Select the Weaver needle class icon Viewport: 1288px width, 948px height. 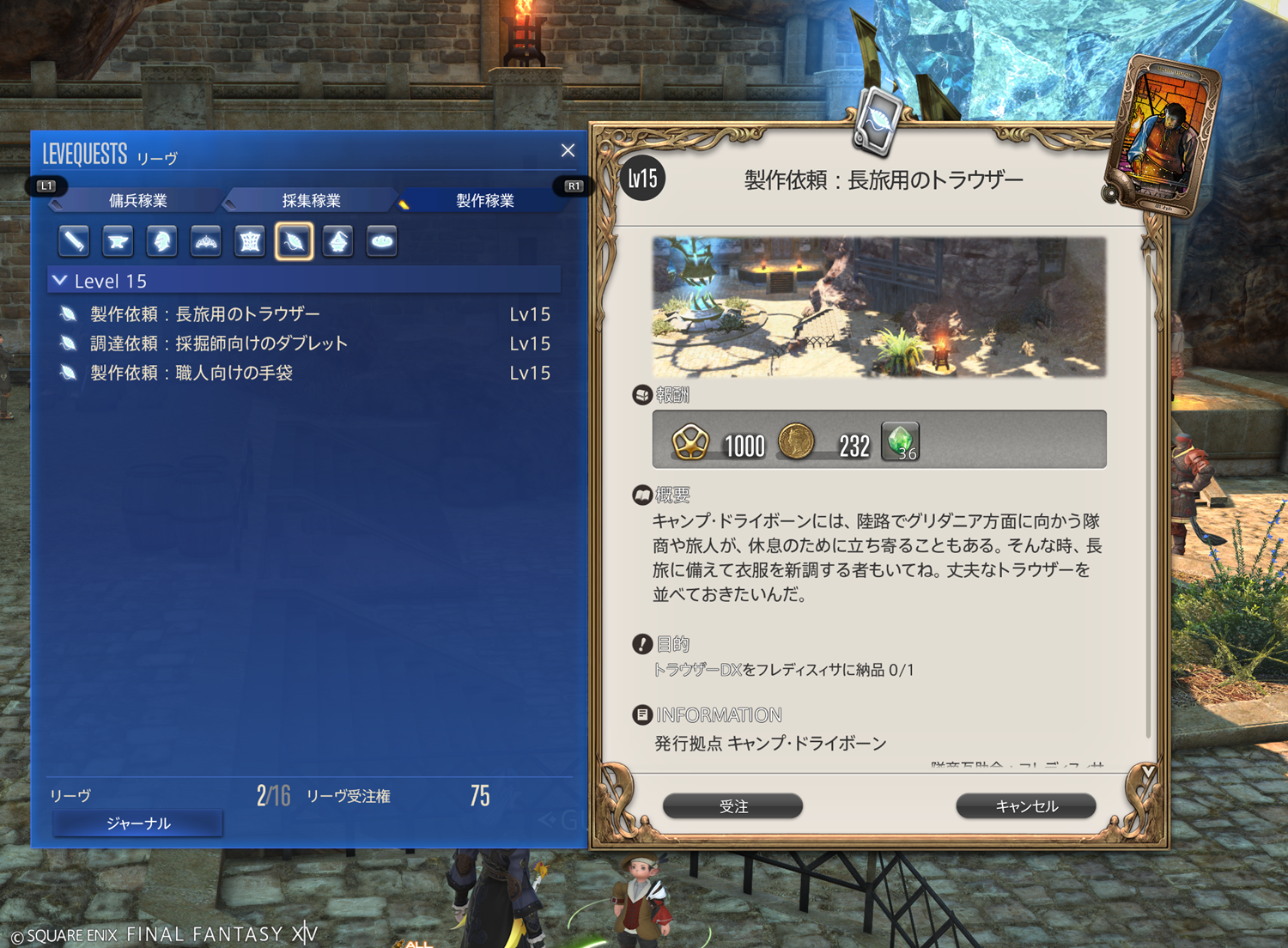coord(294,242)
